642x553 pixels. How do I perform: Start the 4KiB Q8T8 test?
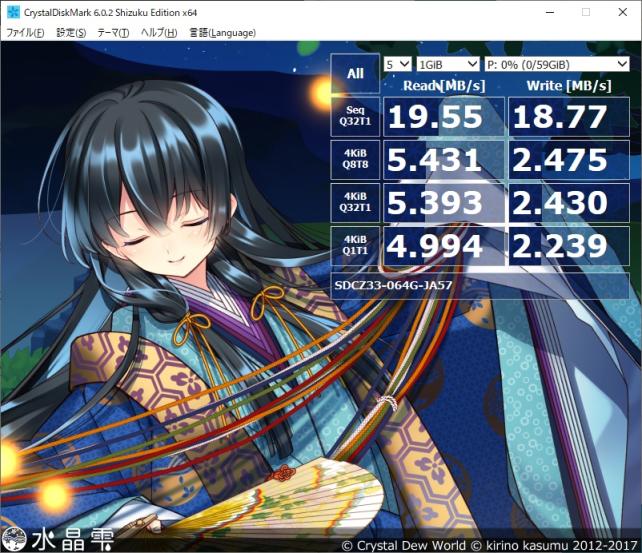[x=355, y=160]
